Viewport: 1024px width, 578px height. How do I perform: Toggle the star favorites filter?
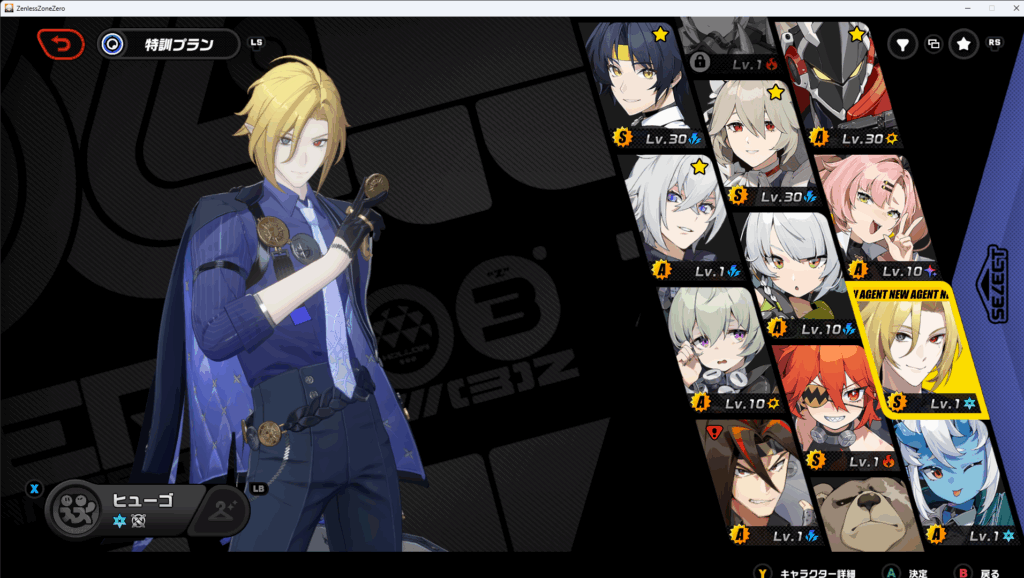tap(963, 44)
